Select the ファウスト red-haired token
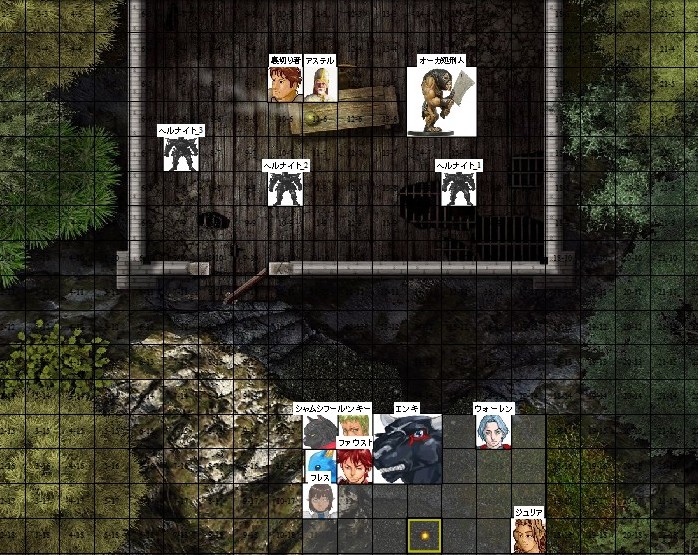Screen dimensions: 698x555 [x=354, y=466]
